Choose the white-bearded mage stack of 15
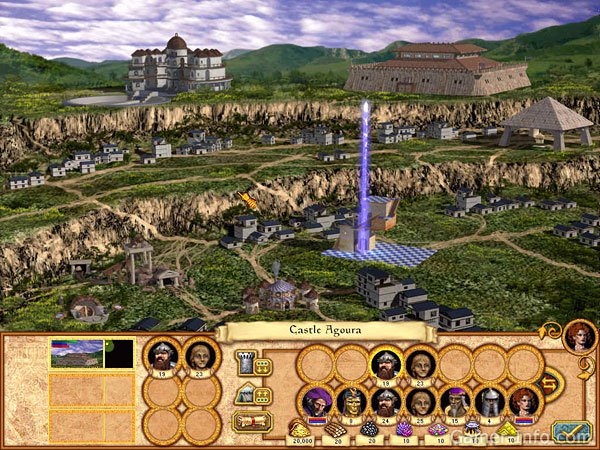This screenshot has height=450, width=600. (x=455, y=402)
